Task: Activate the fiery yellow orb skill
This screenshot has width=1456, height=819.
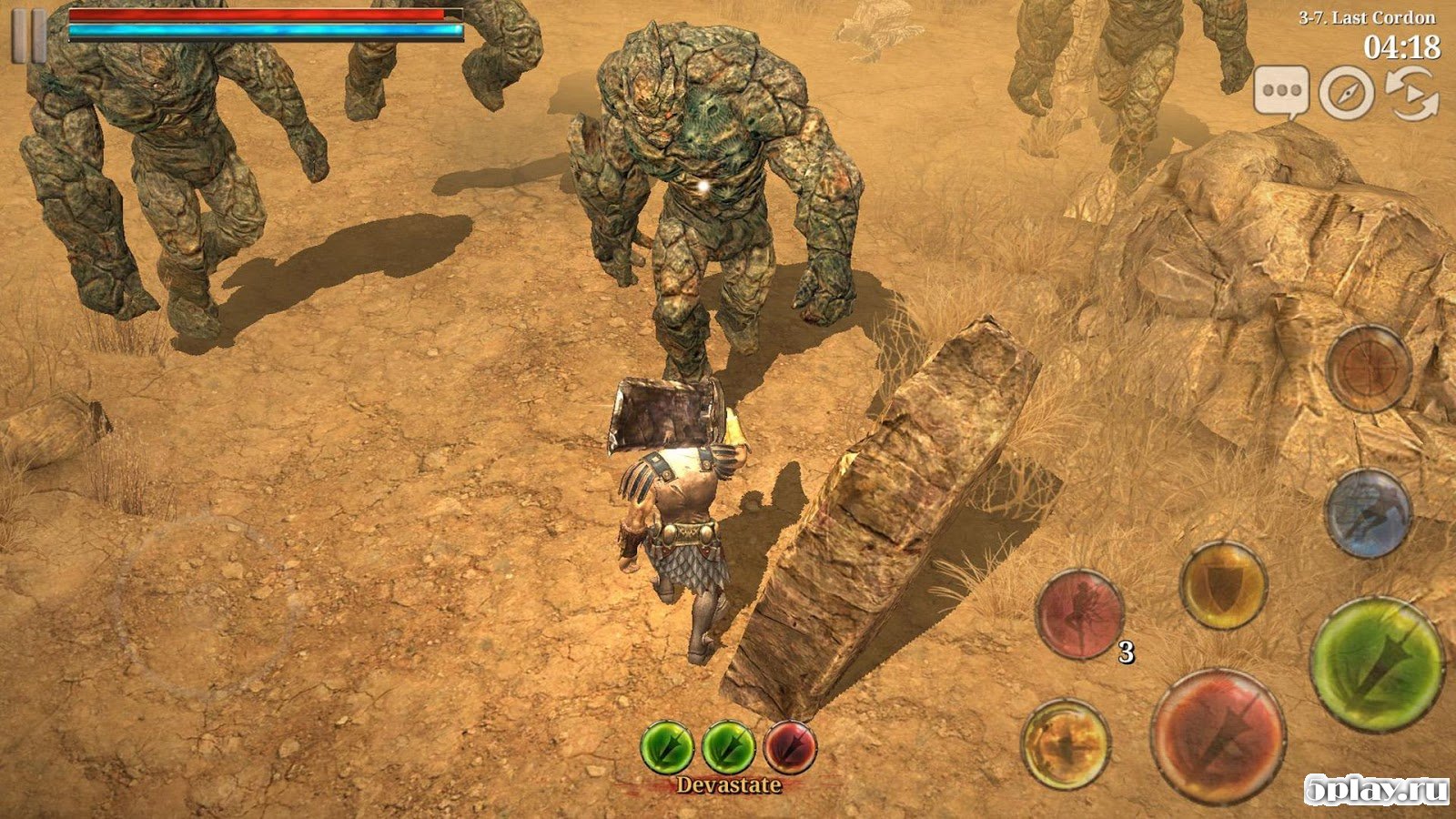Action: pos(1066,743)
